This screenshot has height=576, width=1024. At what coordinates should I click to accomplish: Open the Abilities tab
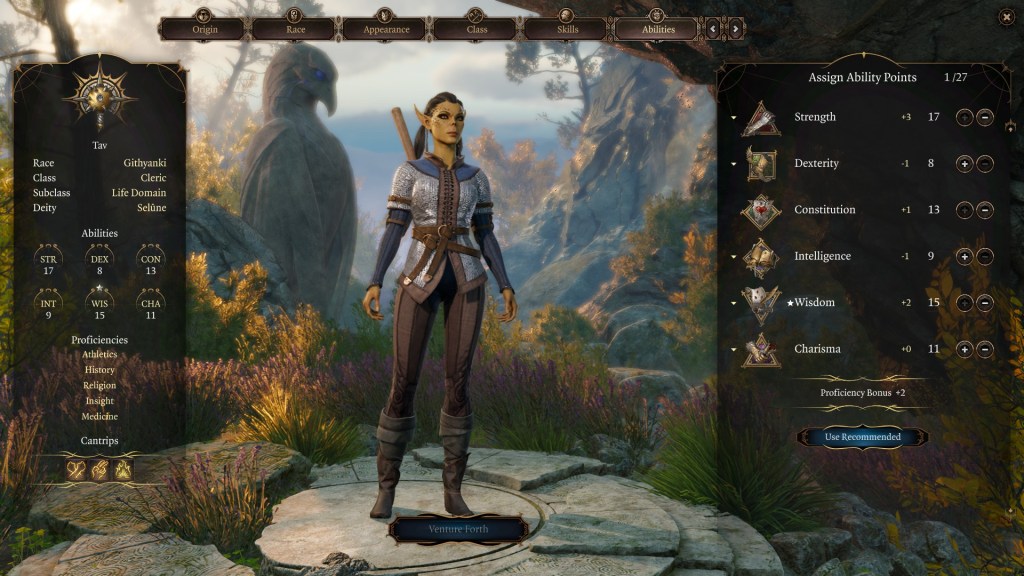pyautogui.click(x=657, y=28)
